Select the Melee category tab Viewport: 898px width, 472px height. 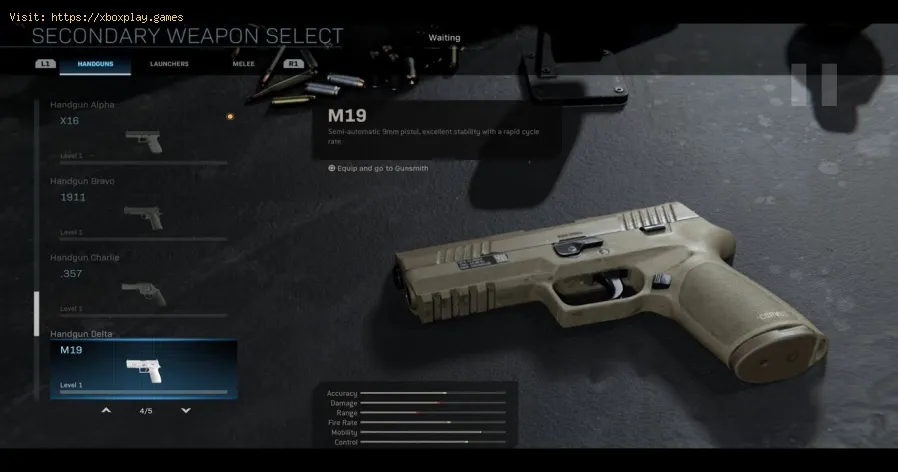pos(241,64)
